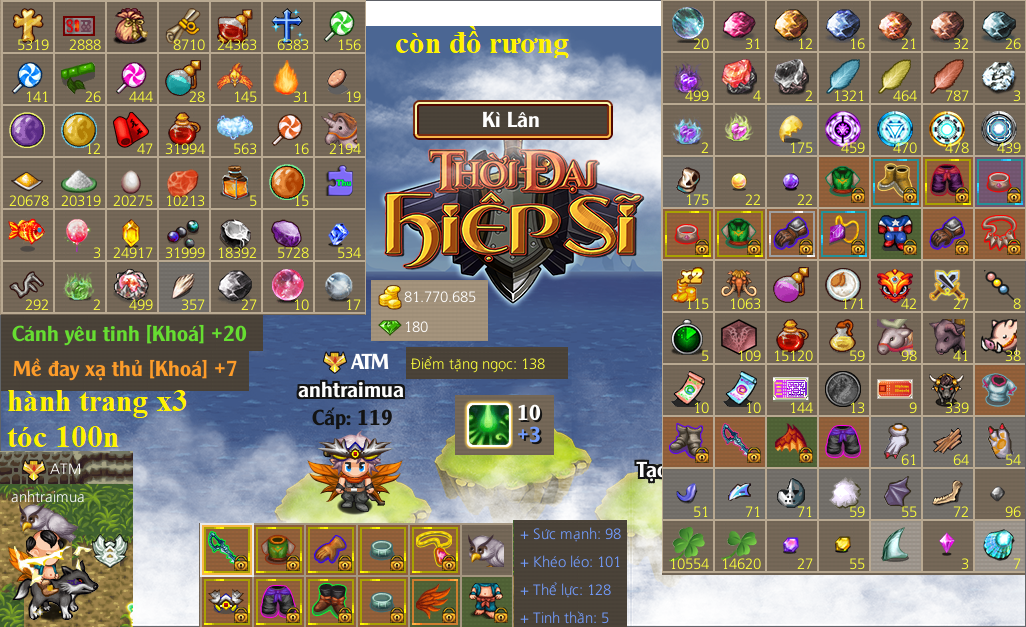Pick the skull item with 175 count
This screenshot has height=627, width=1026.
688,182
